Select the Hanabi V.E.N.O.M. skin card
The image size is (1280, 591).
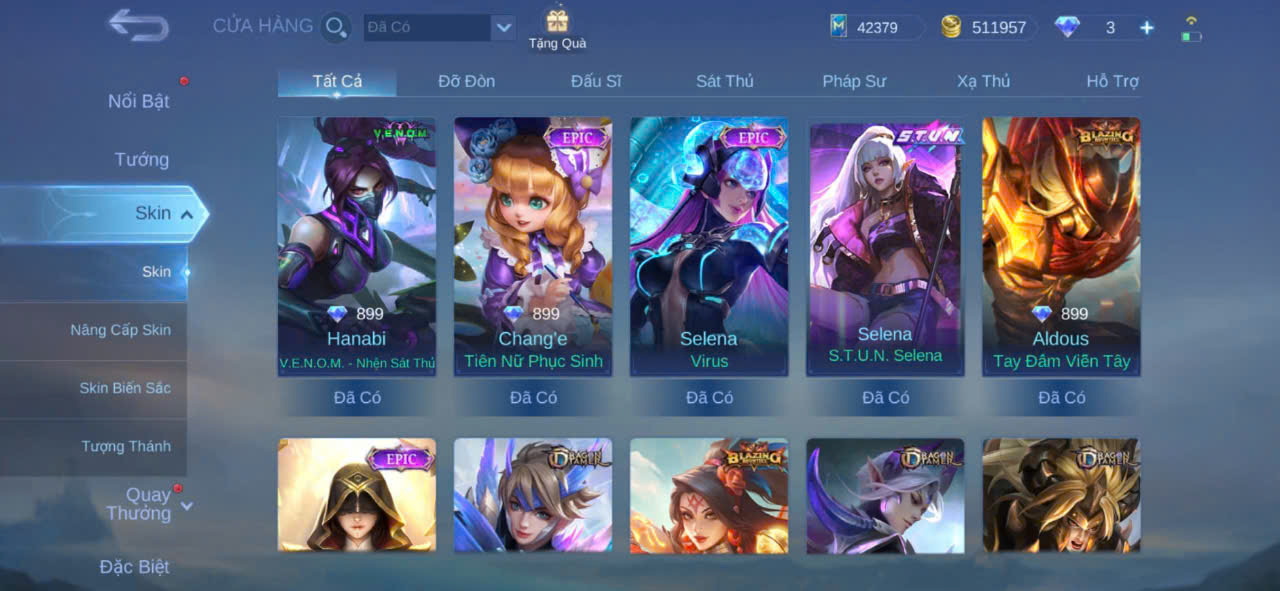(357, 246)
